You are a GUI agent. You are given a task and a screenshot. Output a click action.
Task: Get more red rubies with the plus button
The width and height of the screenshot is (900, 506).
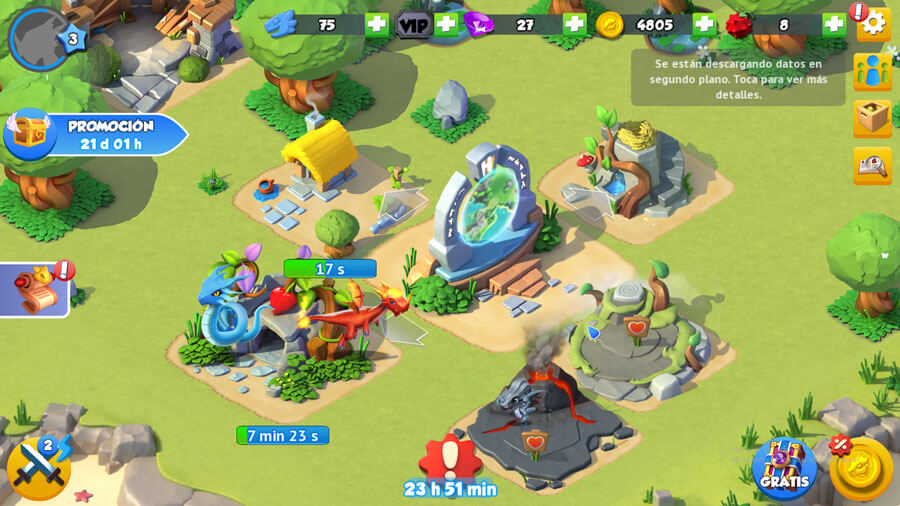pos(833,25)
